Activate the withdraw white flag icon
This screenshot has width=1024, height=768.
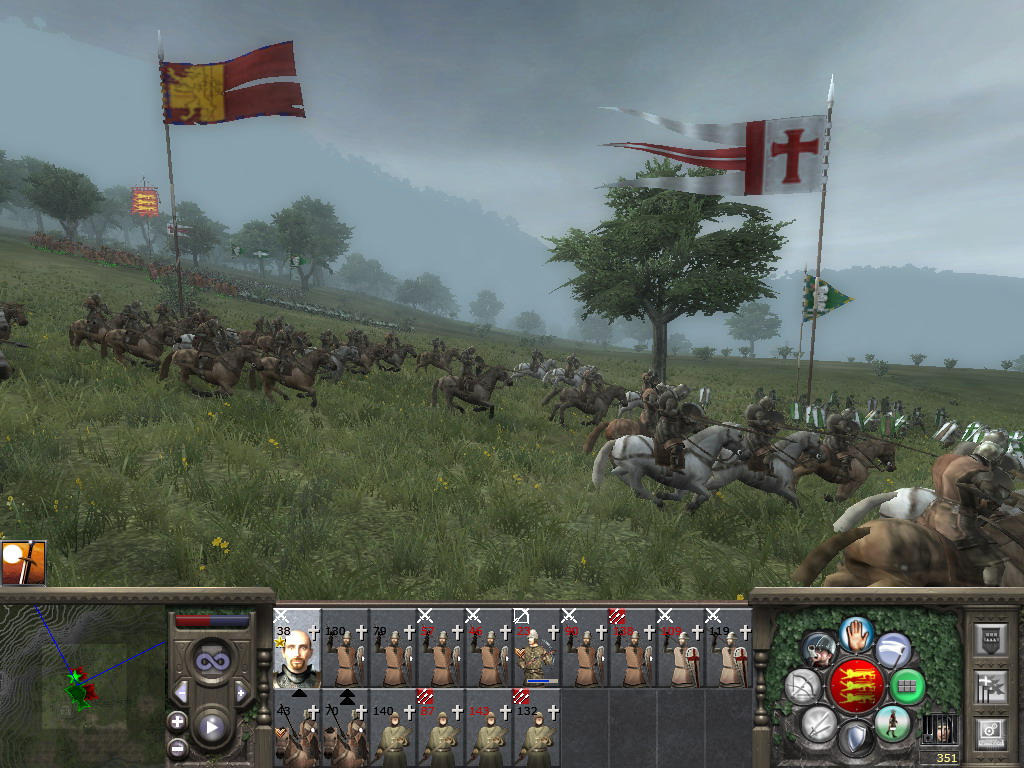(x=892, y=649)
